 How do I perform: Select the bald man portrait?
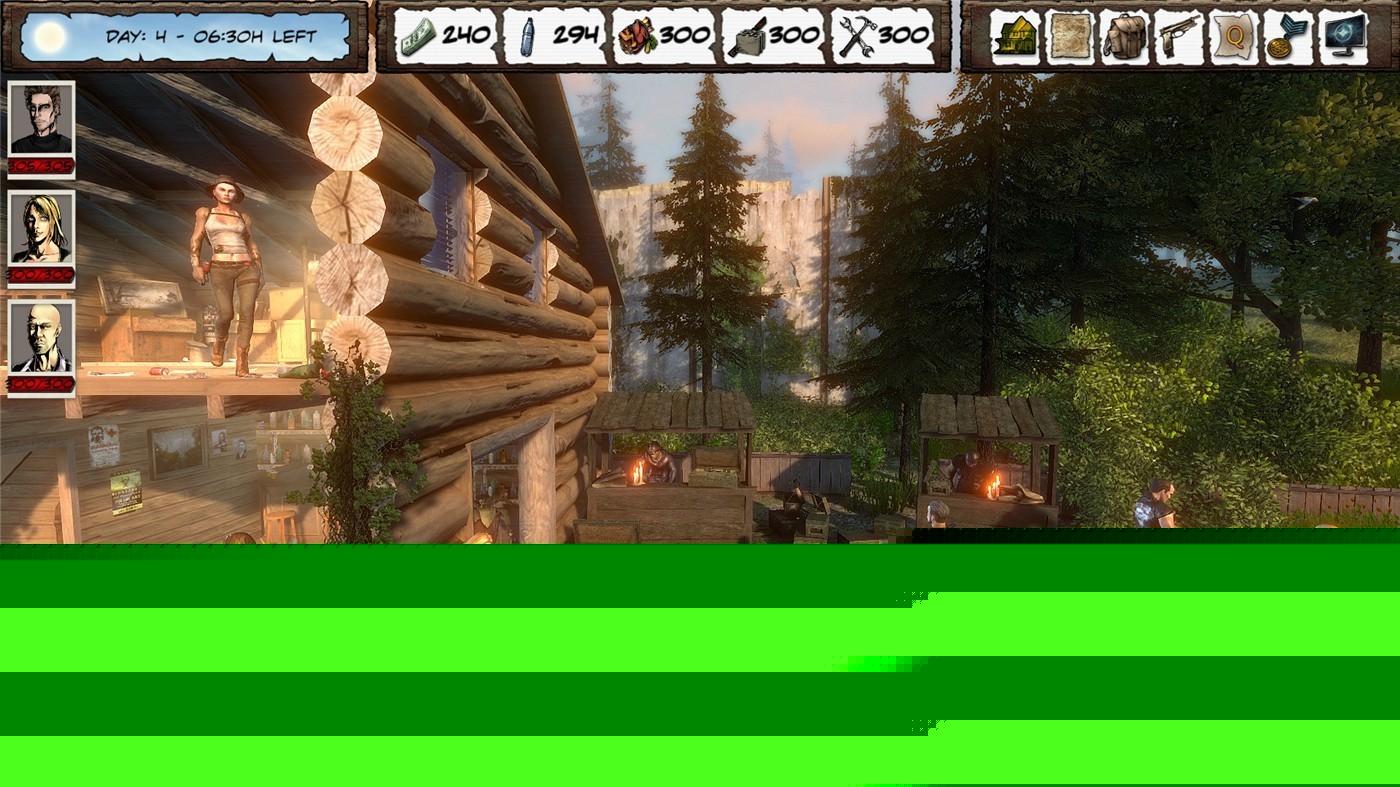(42, 339)
